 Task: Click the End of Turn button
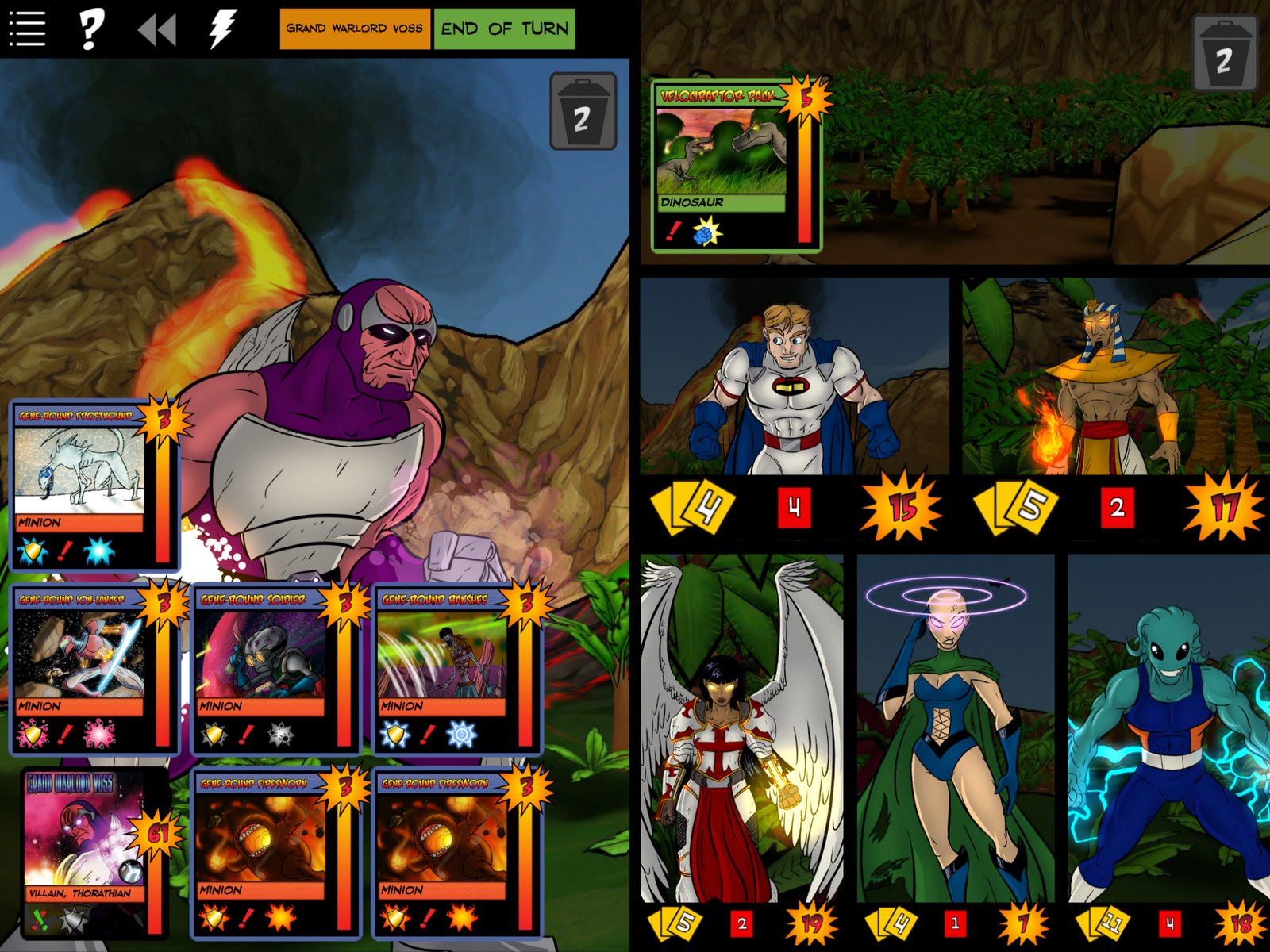[504, 29]
